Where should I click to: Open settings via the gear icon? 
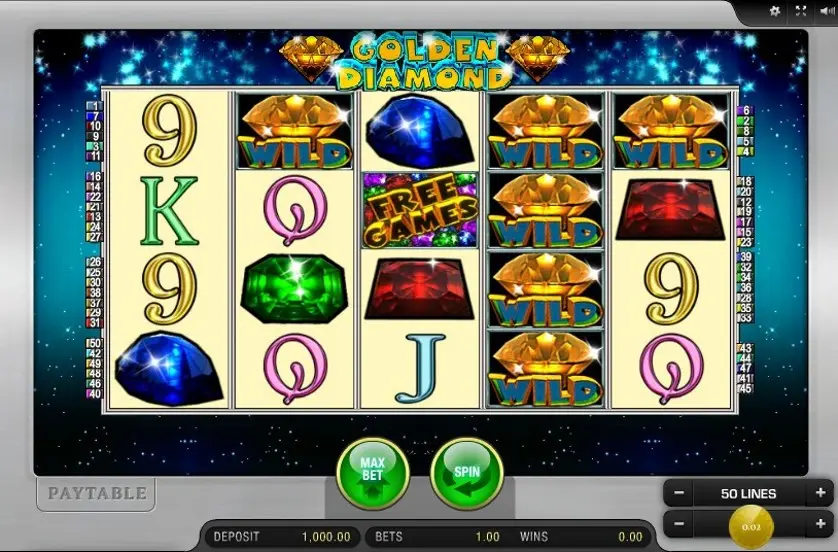[x=774, y=11]
